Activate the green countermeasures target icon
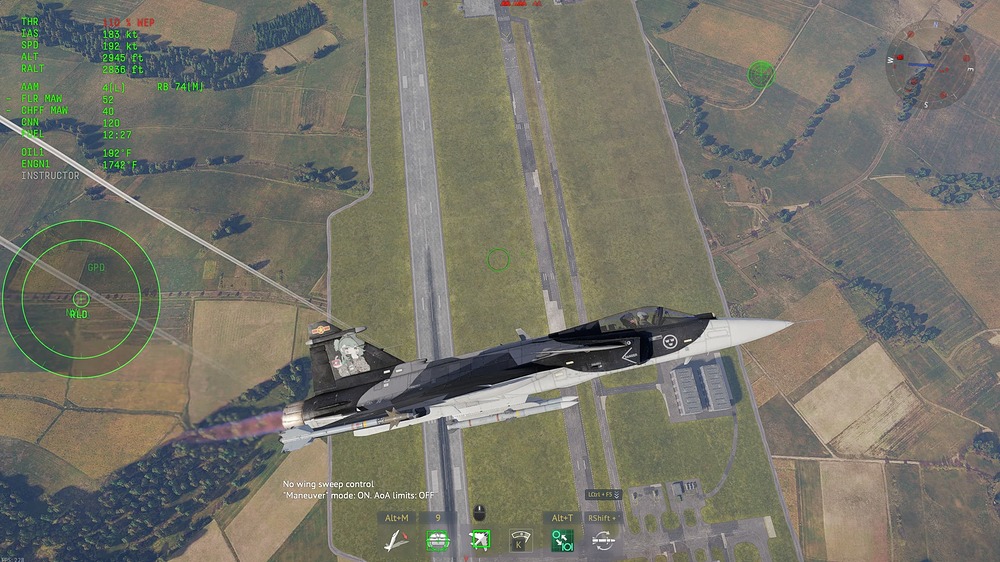The height and width of the screenshot is (562, 1000). (438, 541)
